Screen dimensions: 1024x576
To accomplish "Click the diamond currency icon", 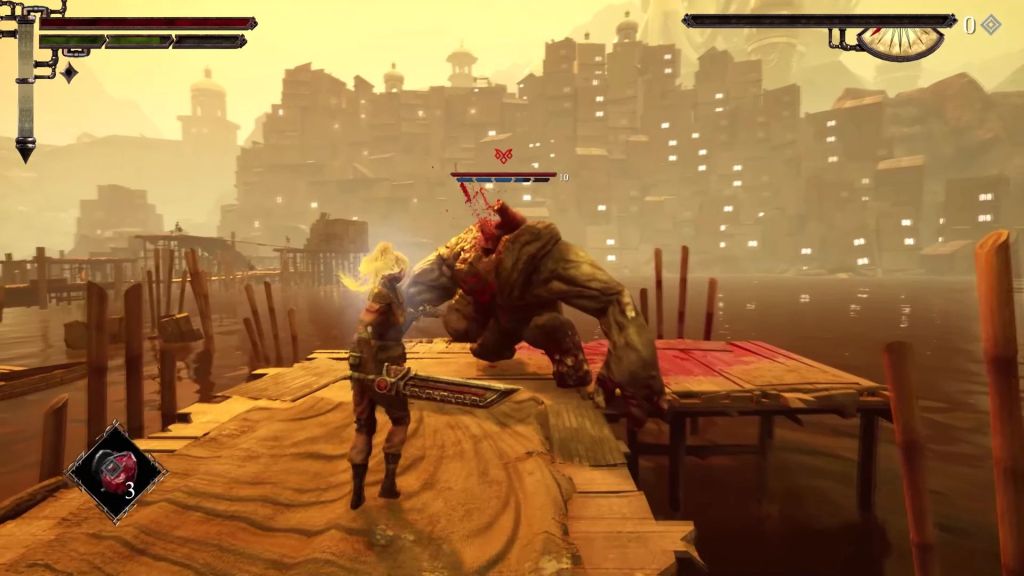I will (x=990, y=25).
